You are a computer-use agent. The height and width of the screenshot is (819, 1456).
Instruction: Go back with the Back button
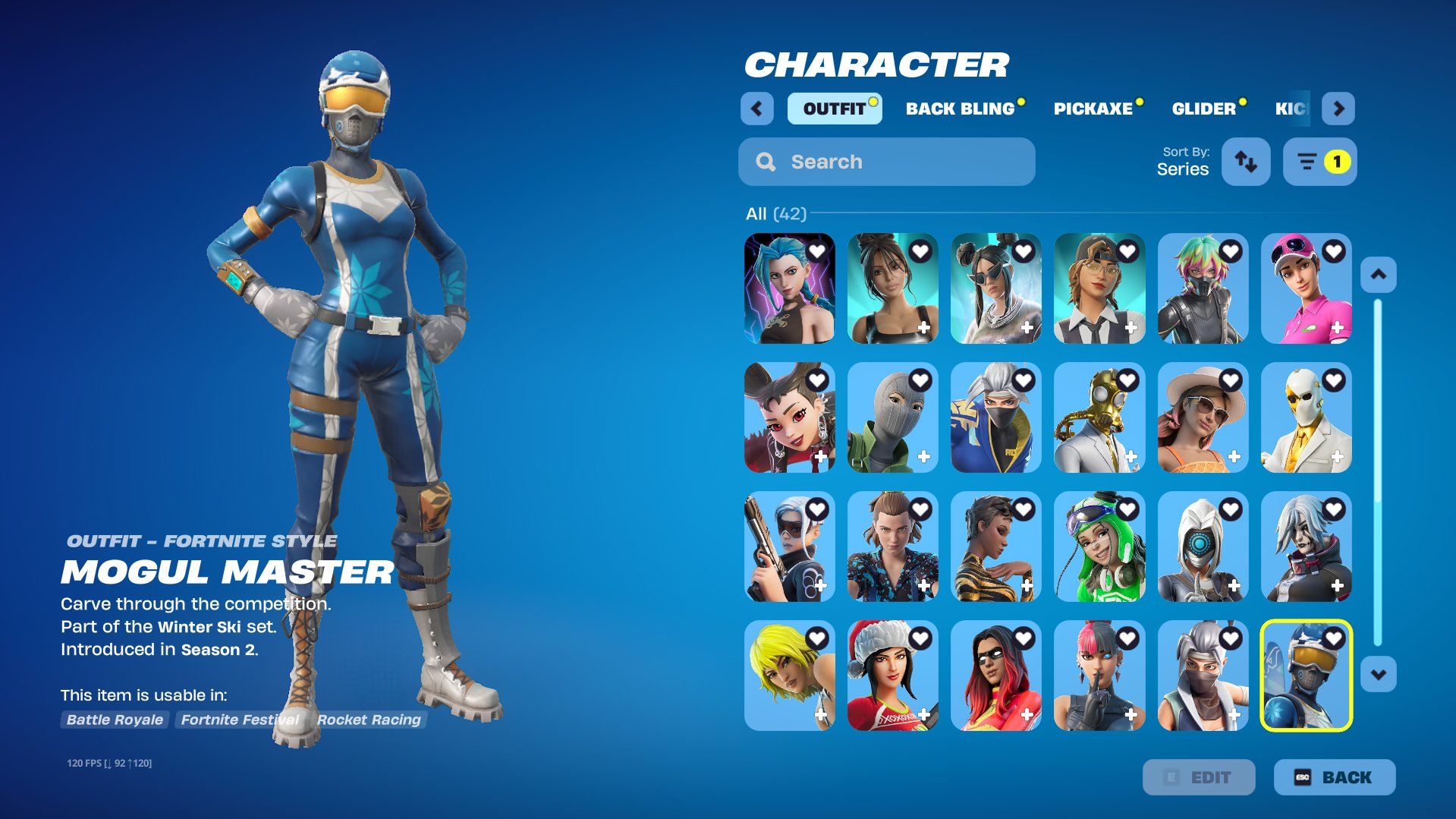pyautogui.click(x=1334, y=777)
